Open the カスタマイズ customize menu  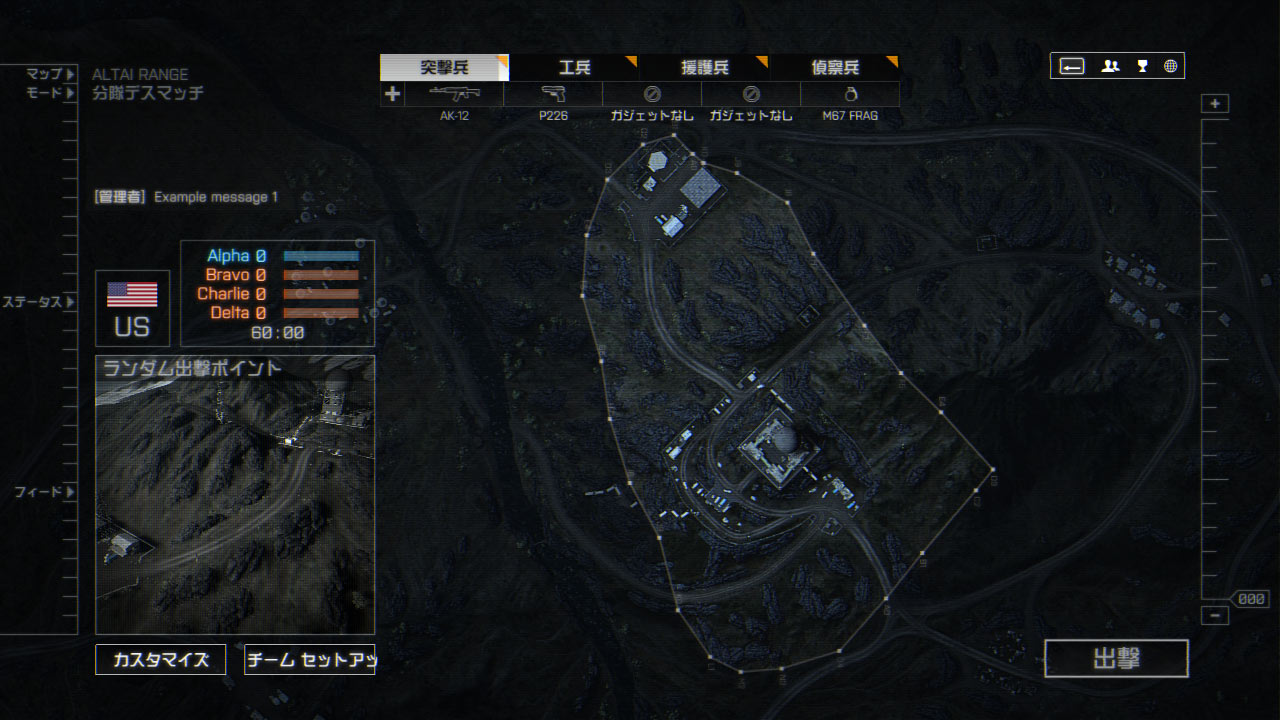point(161,660)
